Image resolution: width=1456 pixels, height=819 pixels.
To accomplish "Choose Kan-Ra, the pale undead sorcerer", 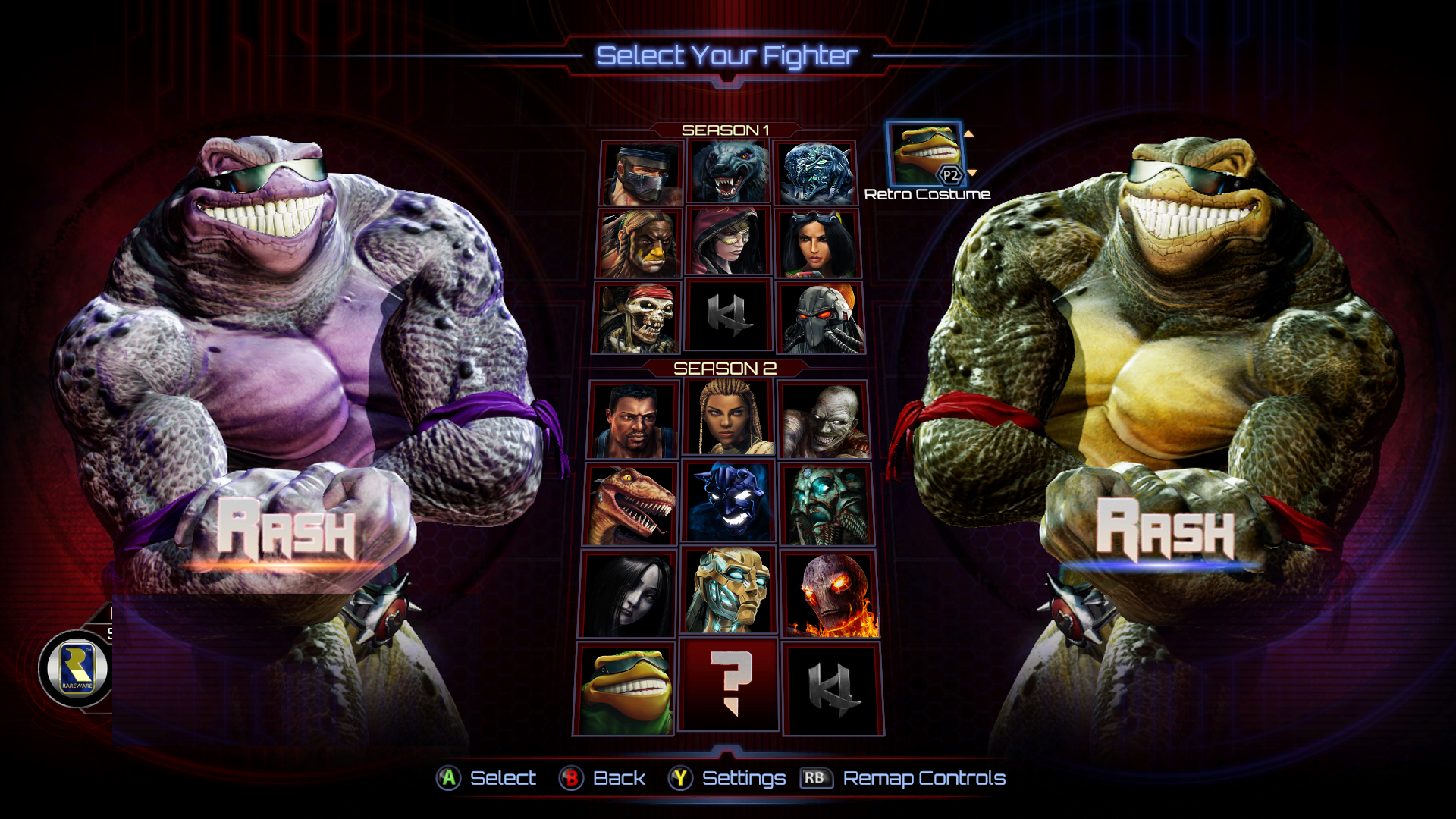I will [x=824, y=420].
